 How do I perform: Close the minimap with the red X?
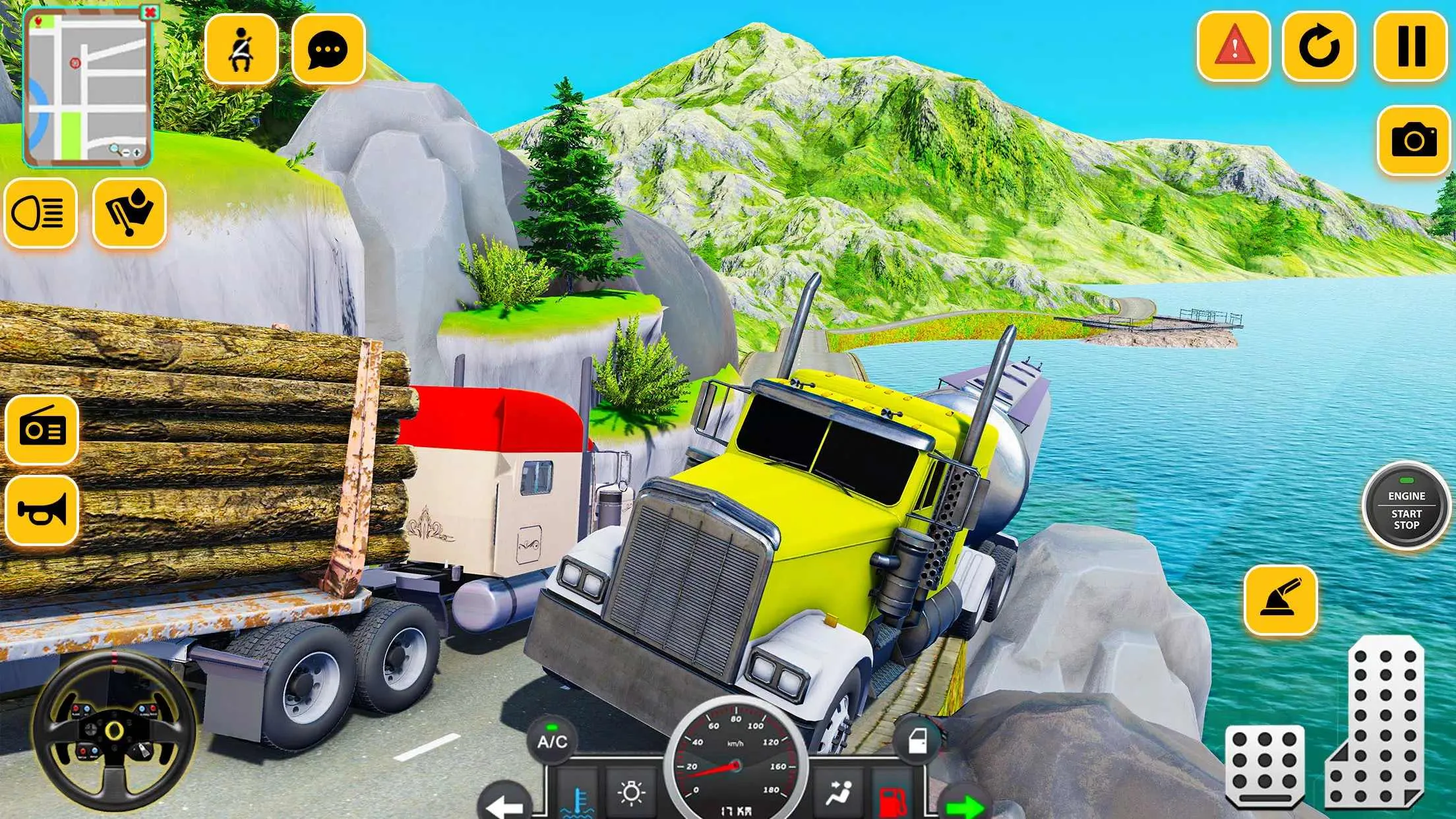(x=151, y=13)
